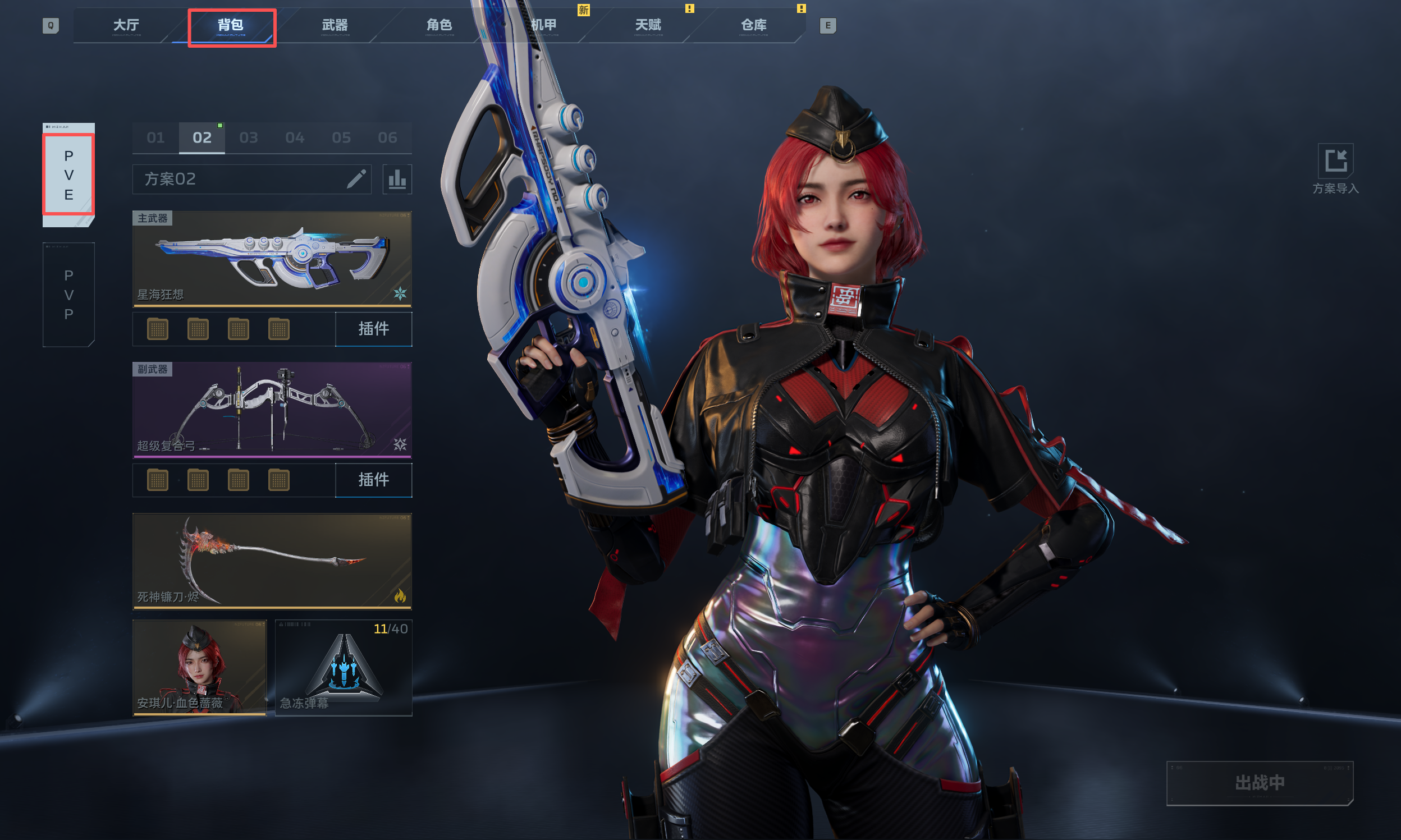The height and width of the screenshot is (840, 1401).
Task: Select the PVE loadout mode
Action: [68, 175]
